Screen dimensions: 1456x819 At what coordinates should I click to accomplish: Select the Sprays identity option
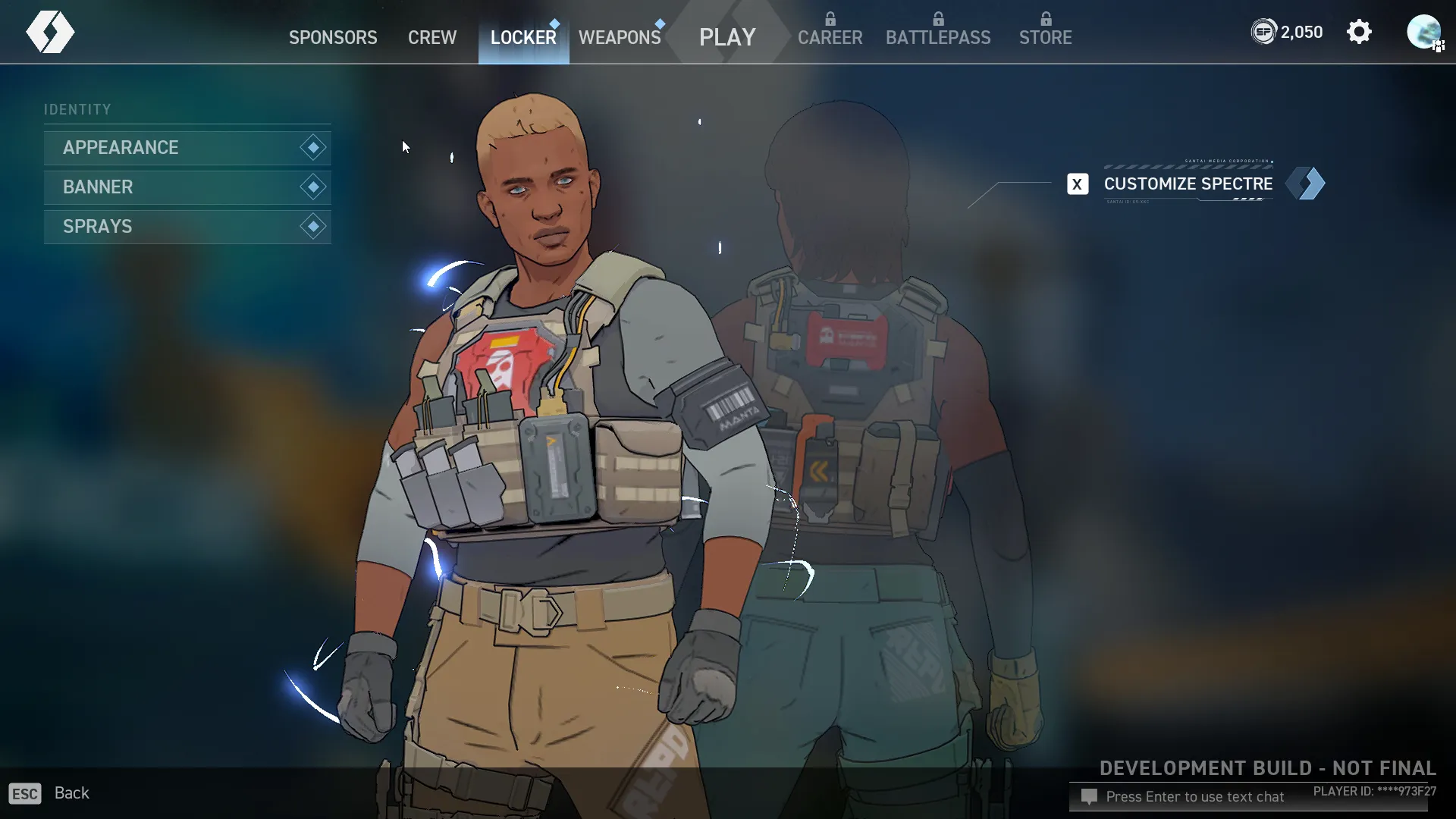pos(187,227)
